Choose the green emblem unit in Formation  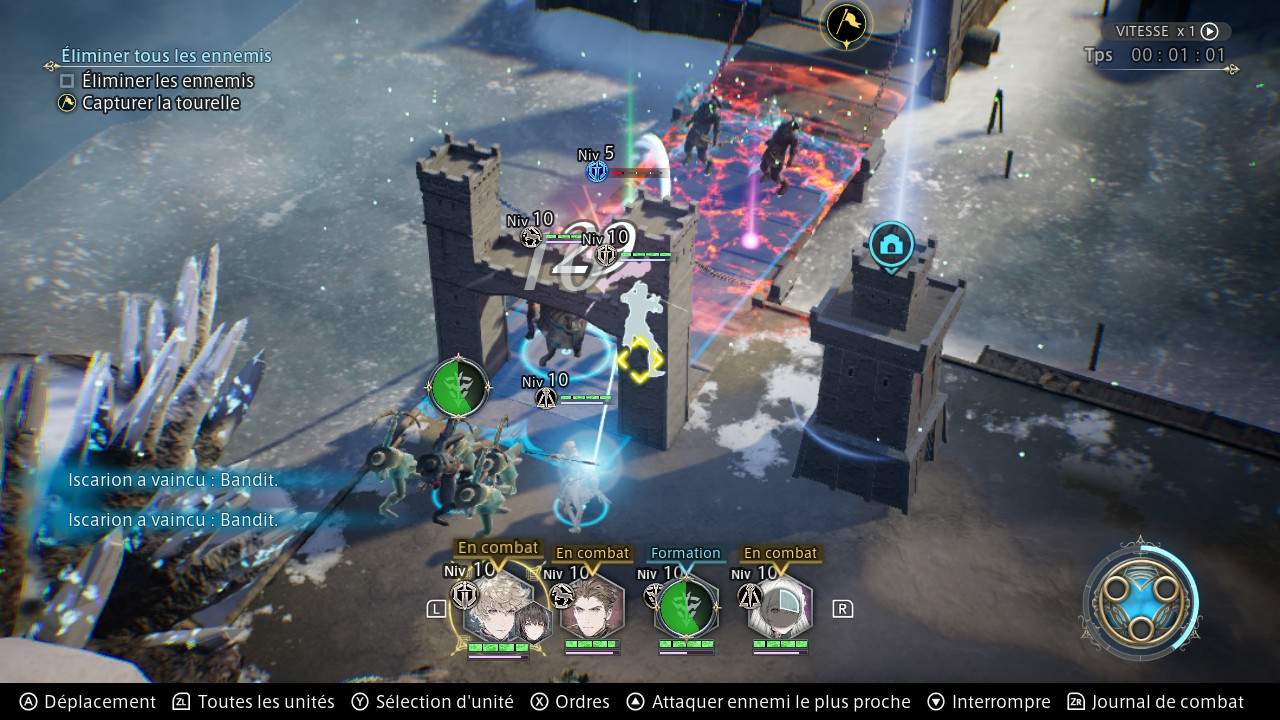(x=687, y=607)
